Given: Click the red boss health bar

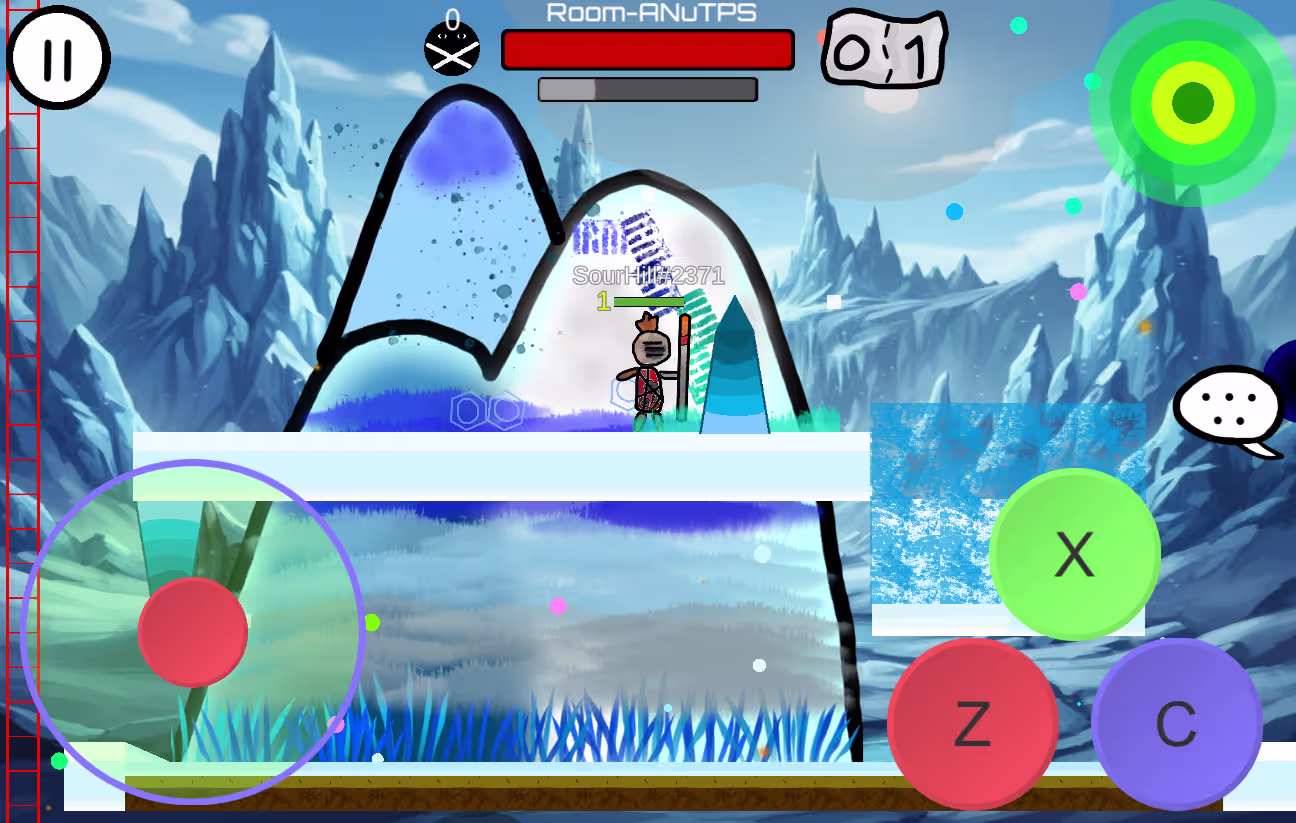Looking at the screenshot, I should coord(647,49).
